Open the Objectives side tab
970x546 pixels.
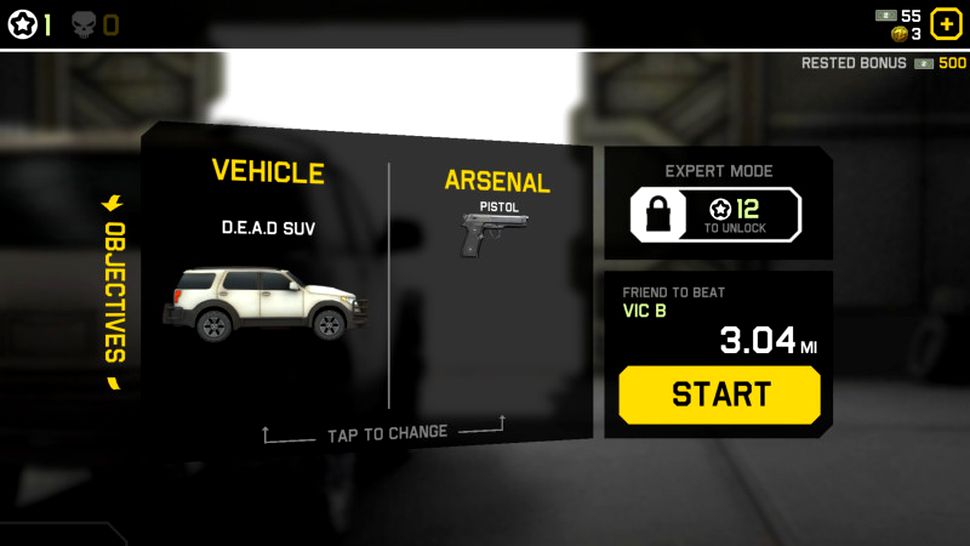tap(114, 291)
